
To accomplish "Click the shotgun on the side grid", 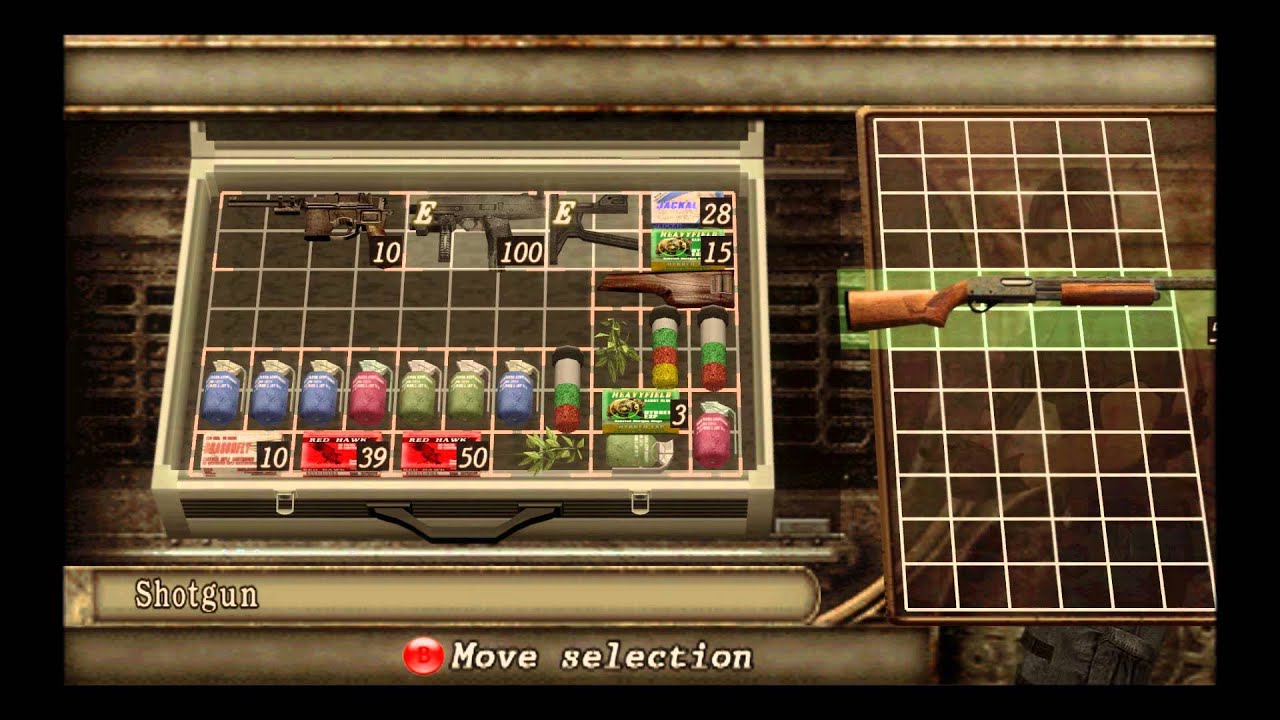I will pos(1000,297).
